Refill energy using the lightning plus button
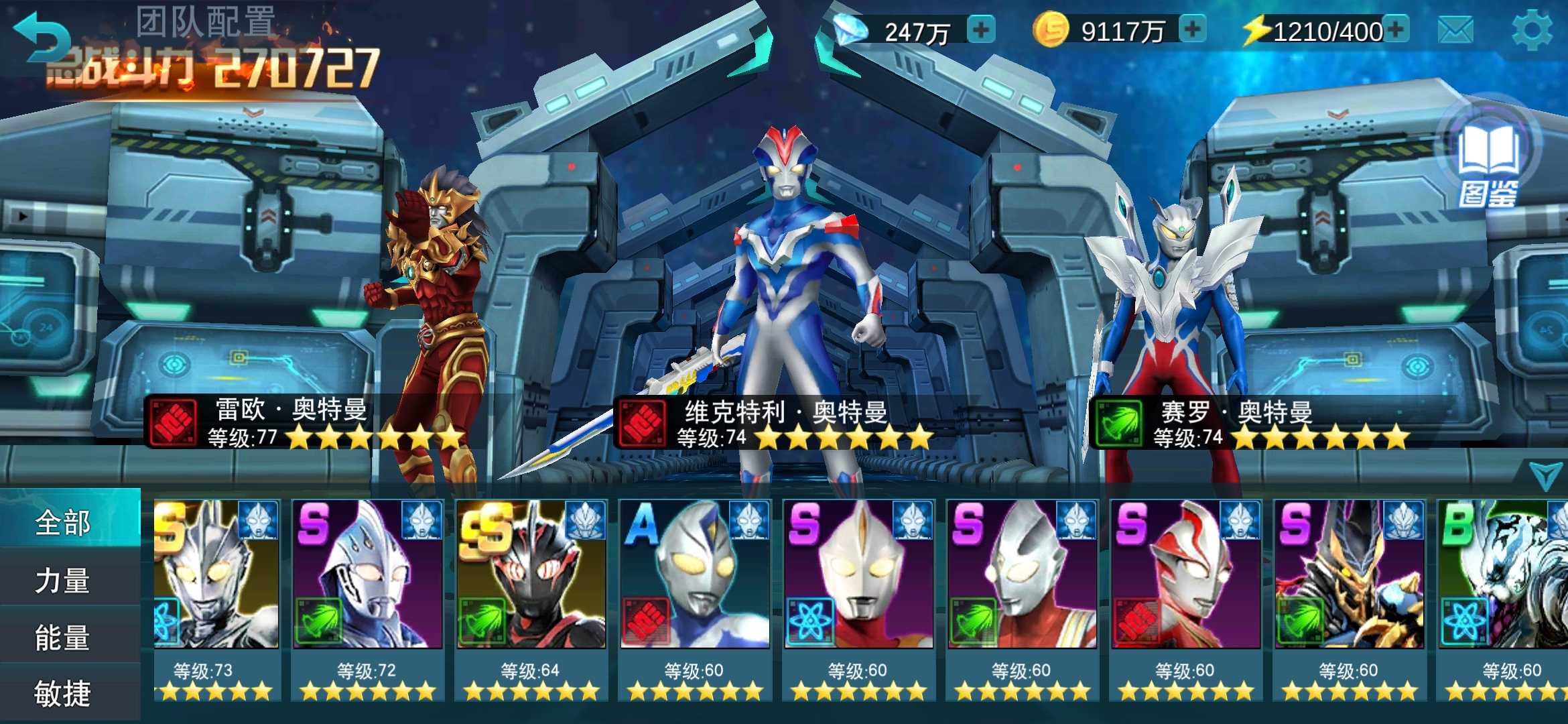This screenshot has height=724, width=1568. click(x=1396, y=30)
